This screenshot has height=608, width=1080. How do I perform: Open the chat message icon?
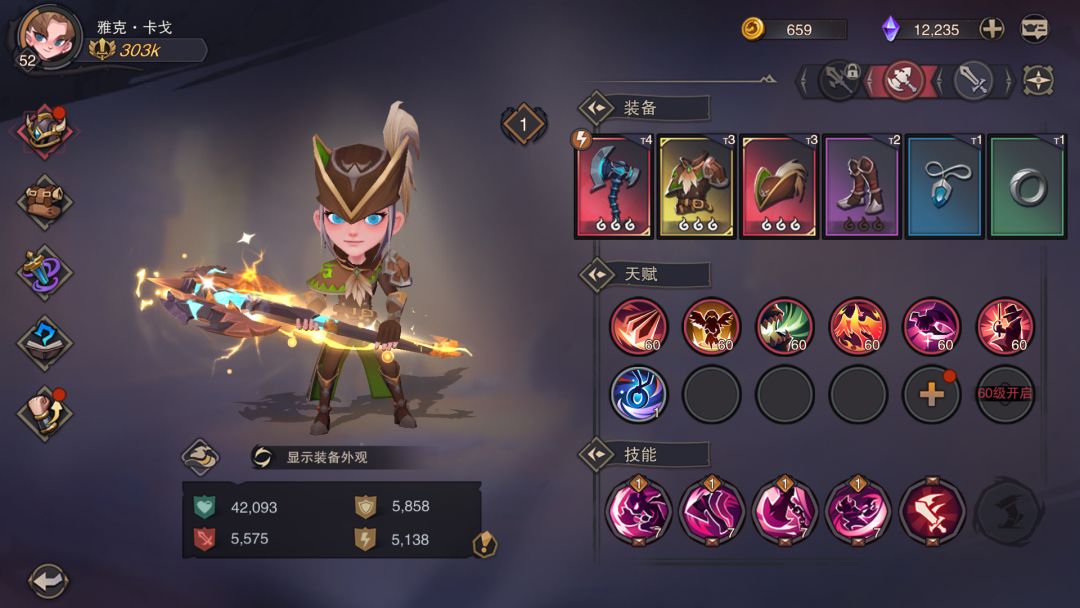[x=1035, y=29]
